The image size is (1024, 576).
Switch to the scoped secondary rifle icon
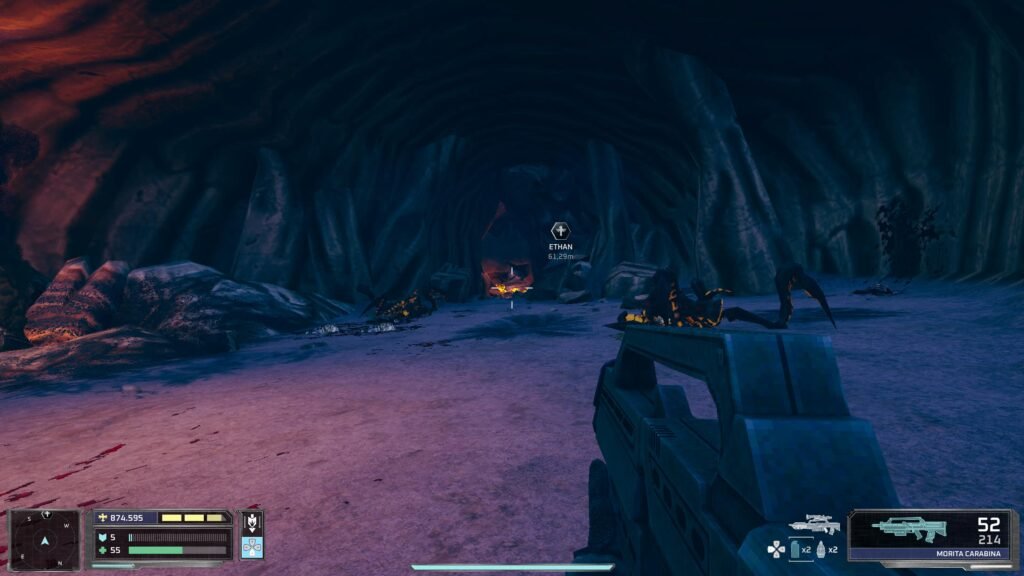[x=814, y=524]
